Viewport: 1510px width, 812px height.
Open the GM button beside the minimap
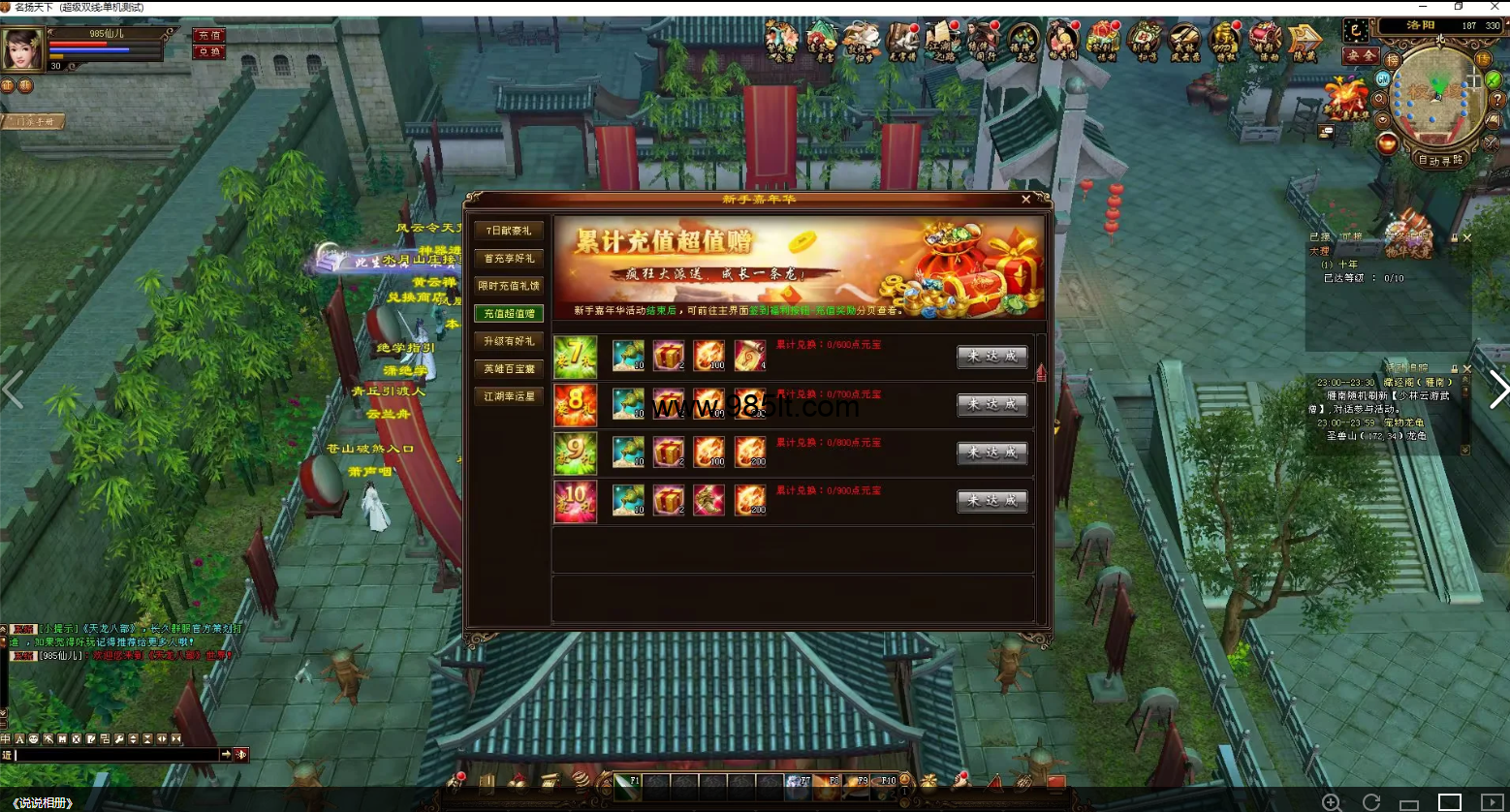[x=1382, y=78]
